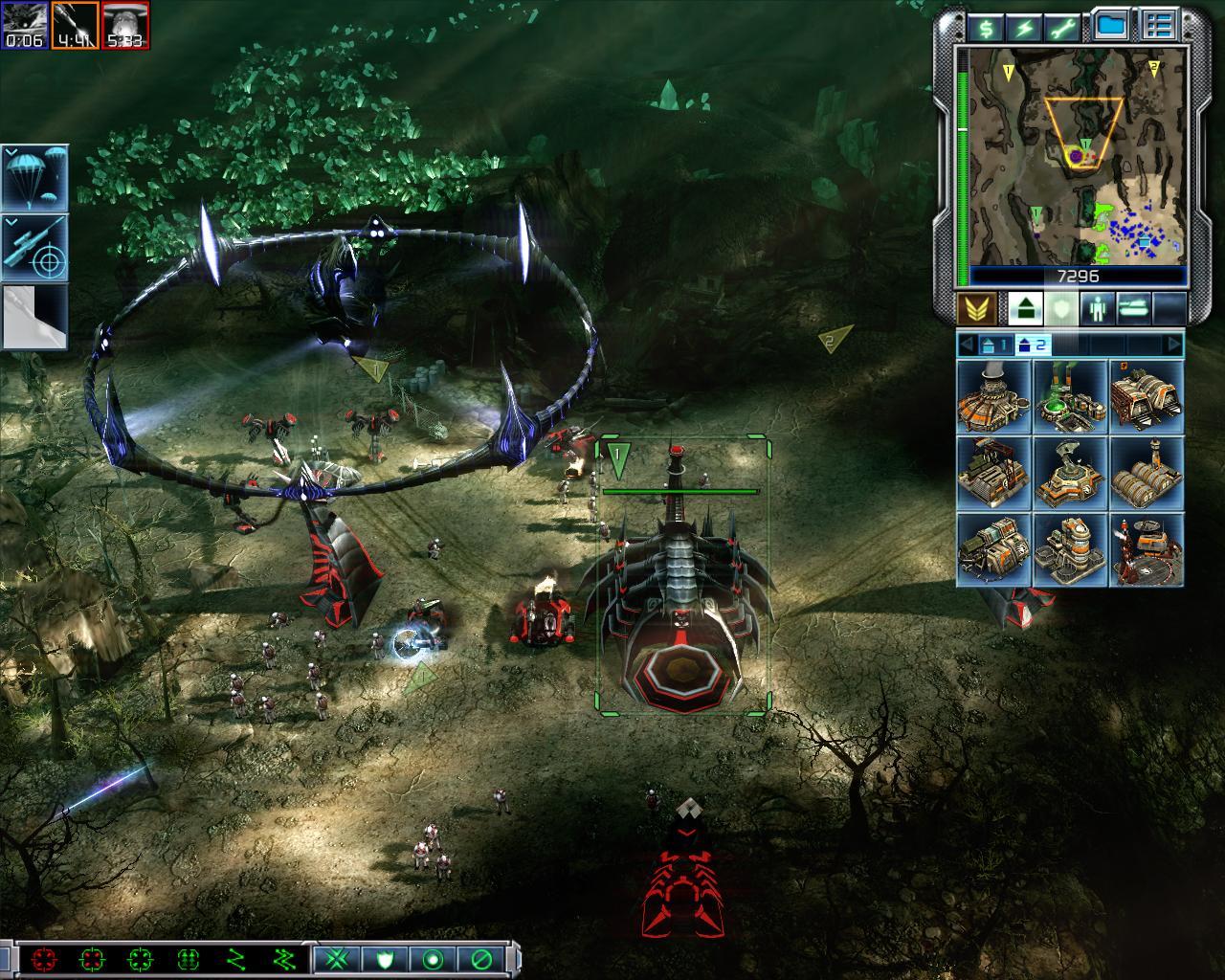Select production queue tab 1
This screenshot has height=980, width=1225.
tap(992, 345)
